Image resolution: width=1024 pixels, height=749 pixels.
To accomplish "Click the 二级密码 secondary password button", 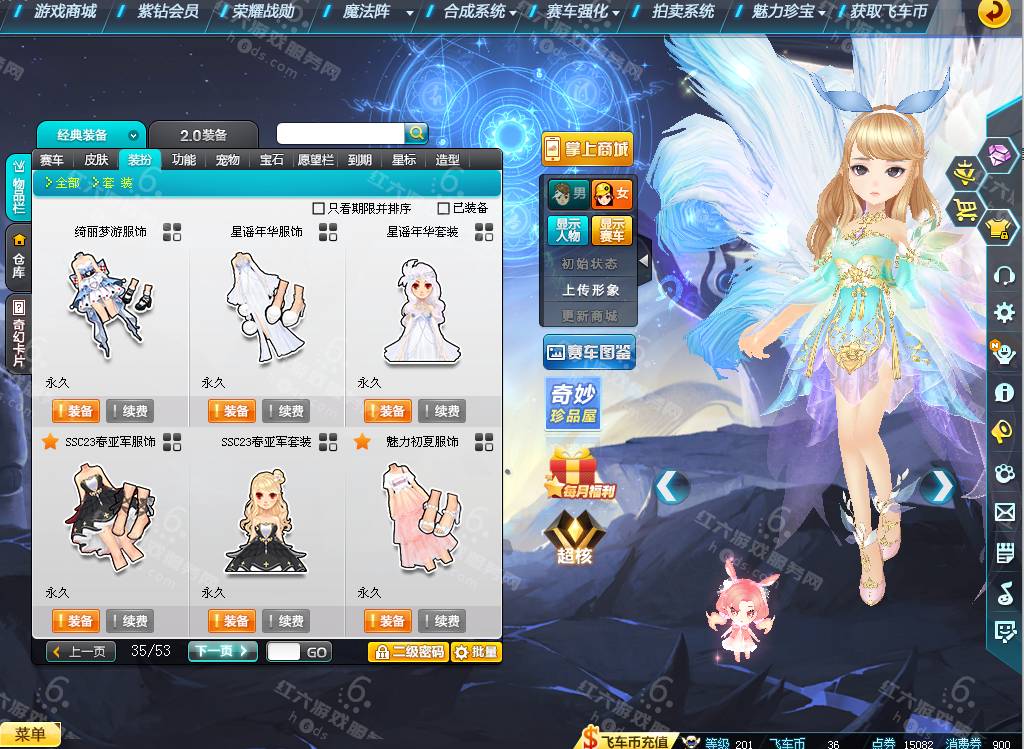I will click(x=407, y=652).
